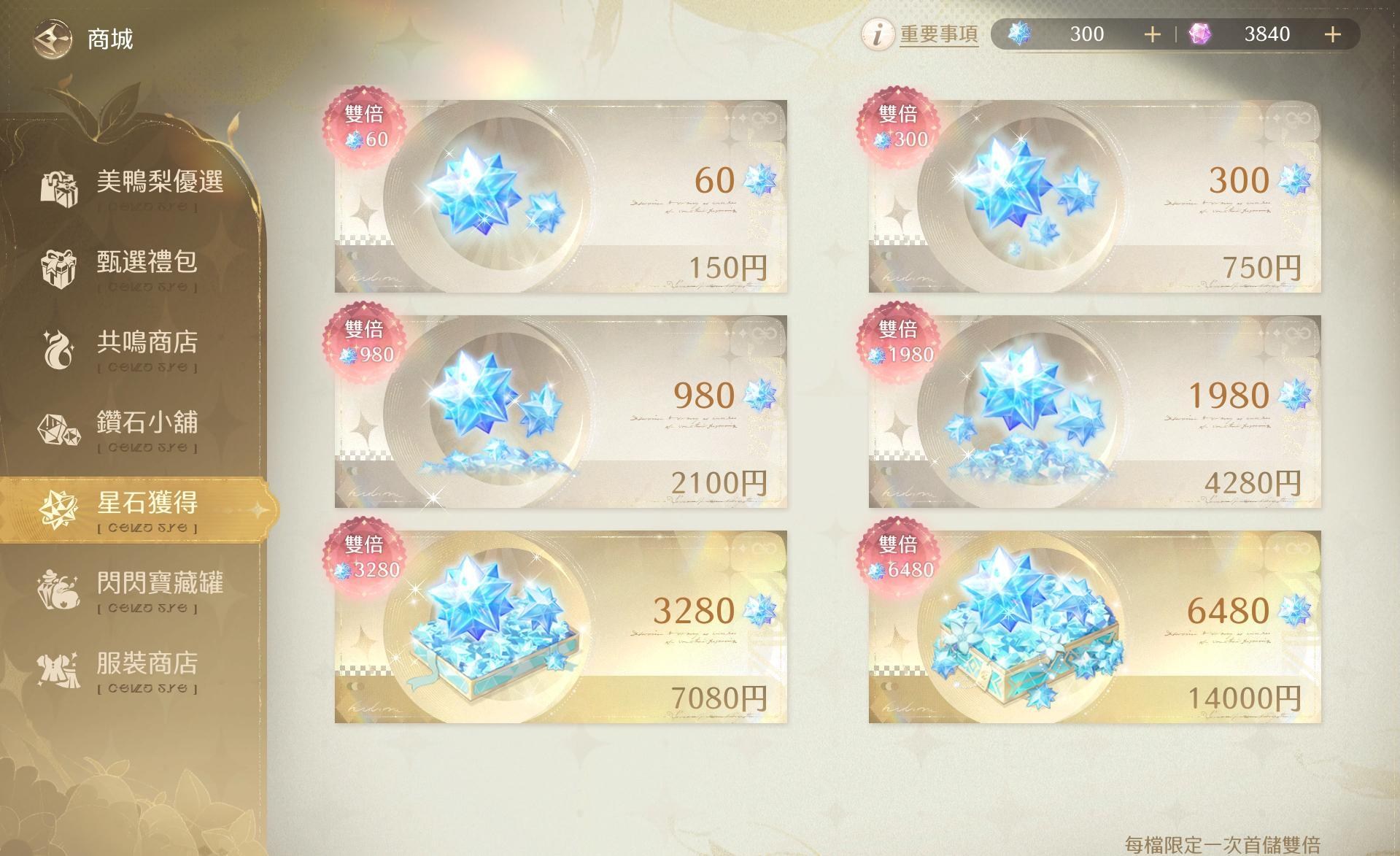Click the plus button next to 3840 gems
The image size is (1400, 856).
pyautogui.click(x=1333, y=34)
